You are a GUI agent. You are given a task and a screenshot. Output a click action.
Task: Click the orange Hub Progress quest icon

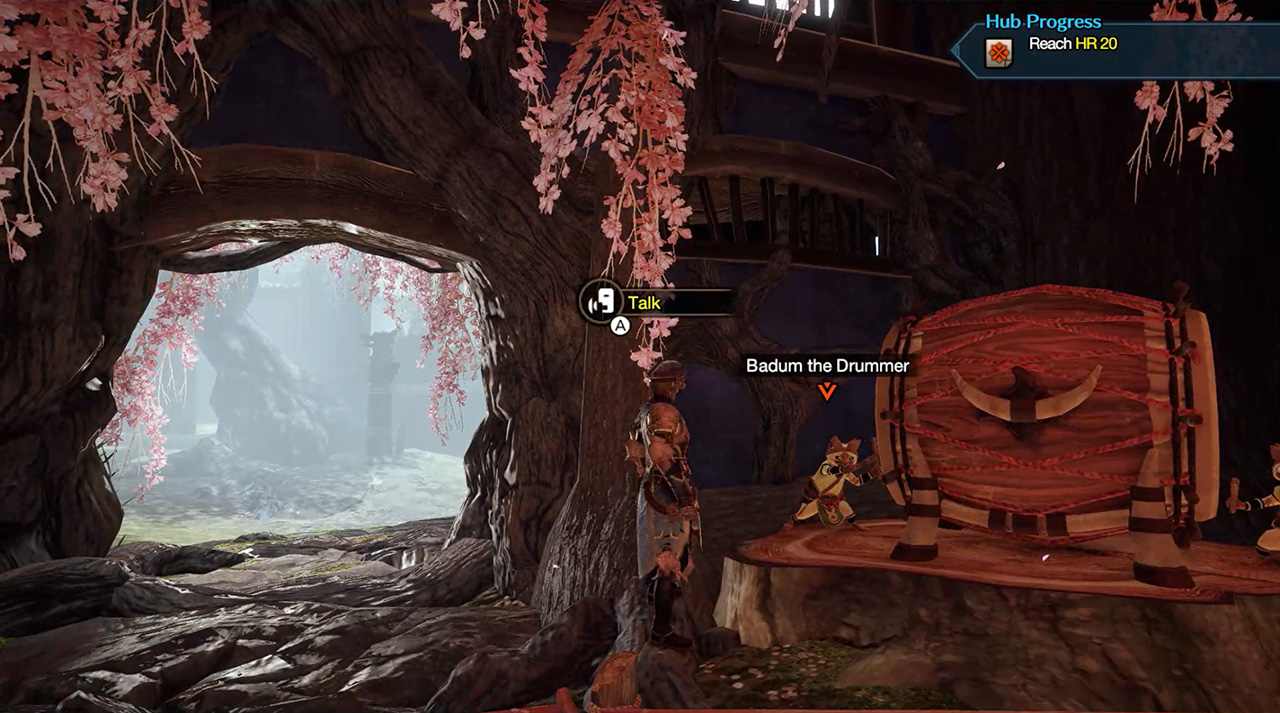tap(998, 52)
